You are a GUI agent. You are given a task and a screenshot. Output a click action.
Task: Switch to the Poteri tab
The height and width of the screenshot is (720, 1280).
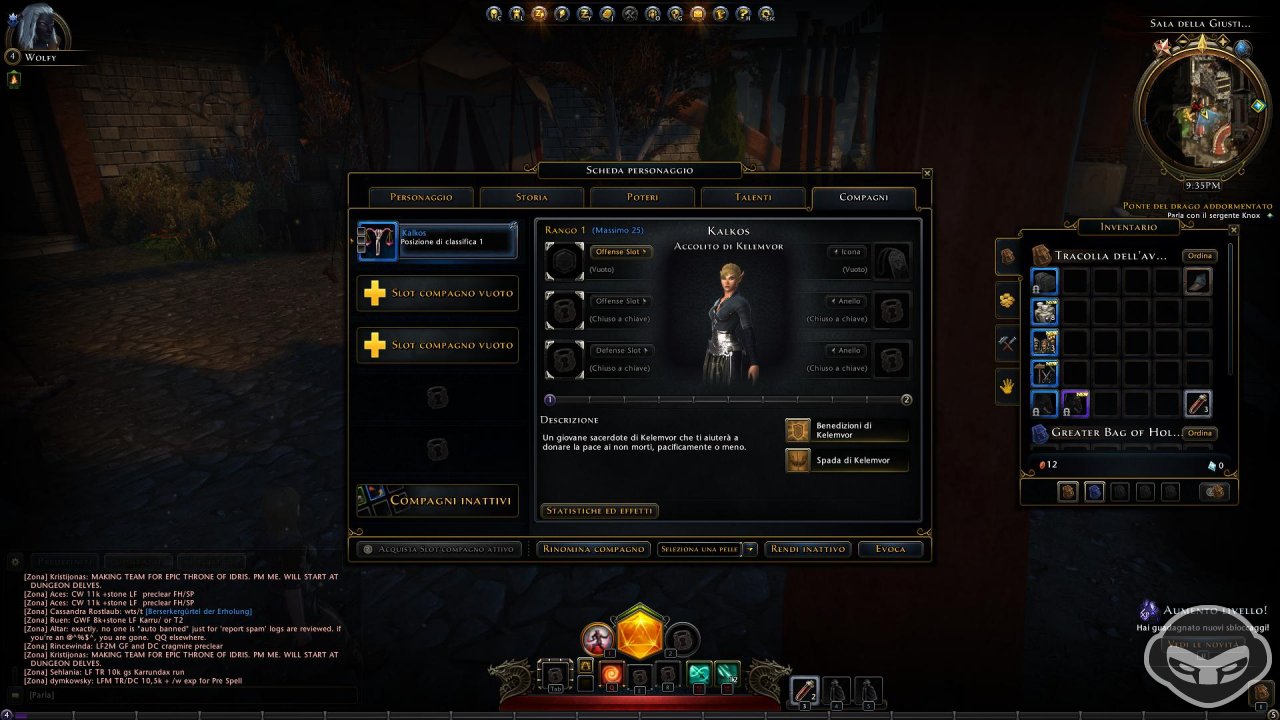coord(642,197)
